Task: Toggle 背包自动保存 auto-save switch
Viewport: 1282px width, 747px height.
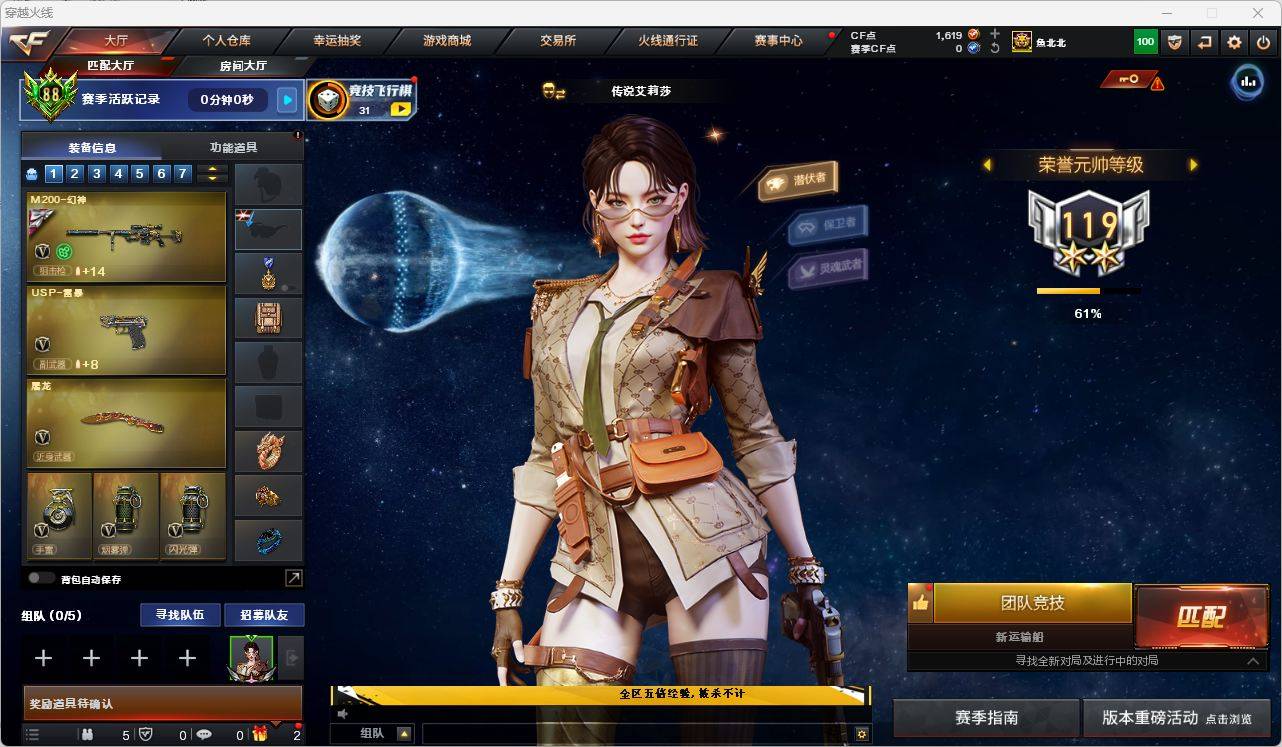Action: click(x=41, y=578)
